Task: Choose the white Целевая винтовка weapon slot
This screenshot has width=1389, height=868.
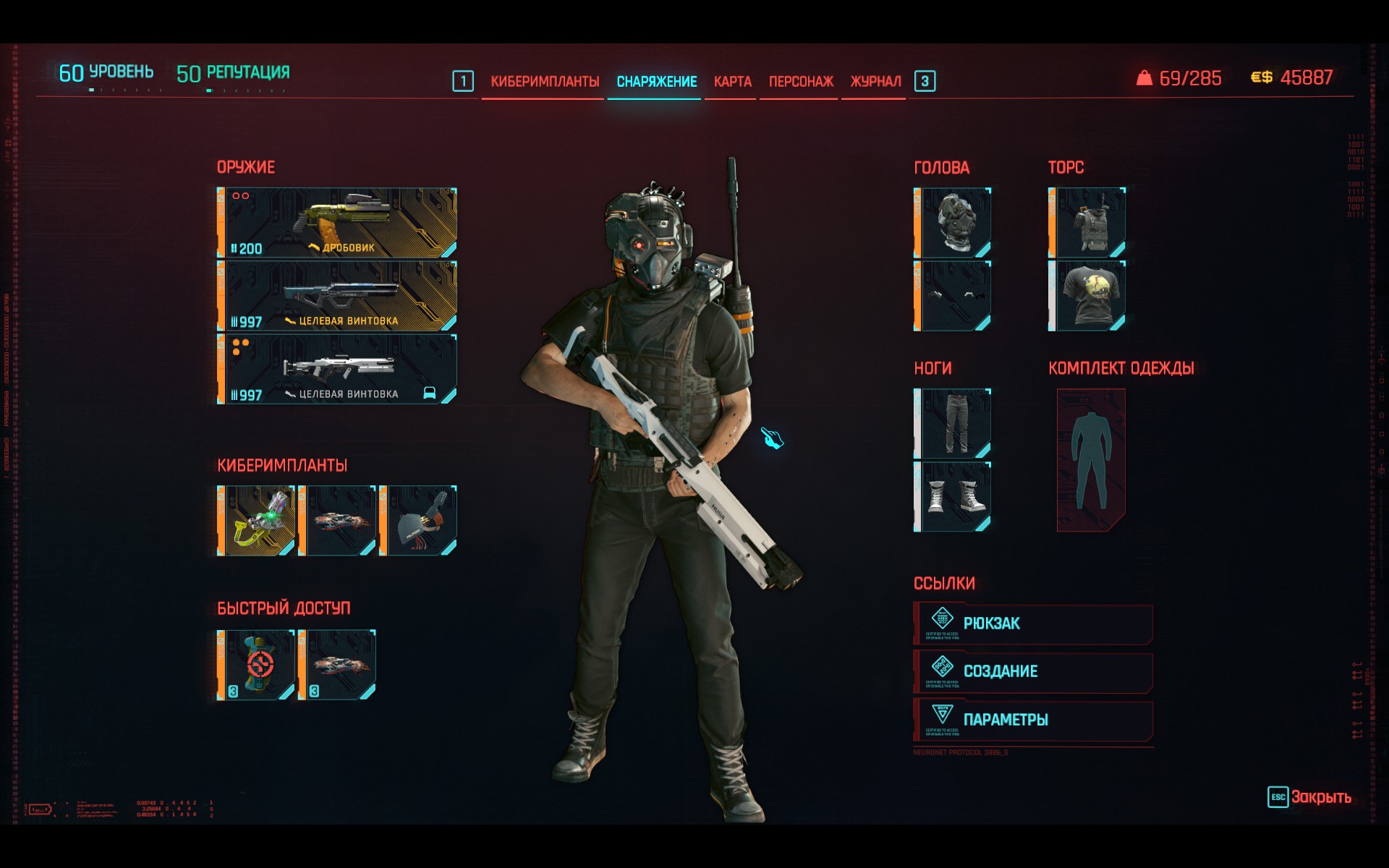Action: [338, 369]
